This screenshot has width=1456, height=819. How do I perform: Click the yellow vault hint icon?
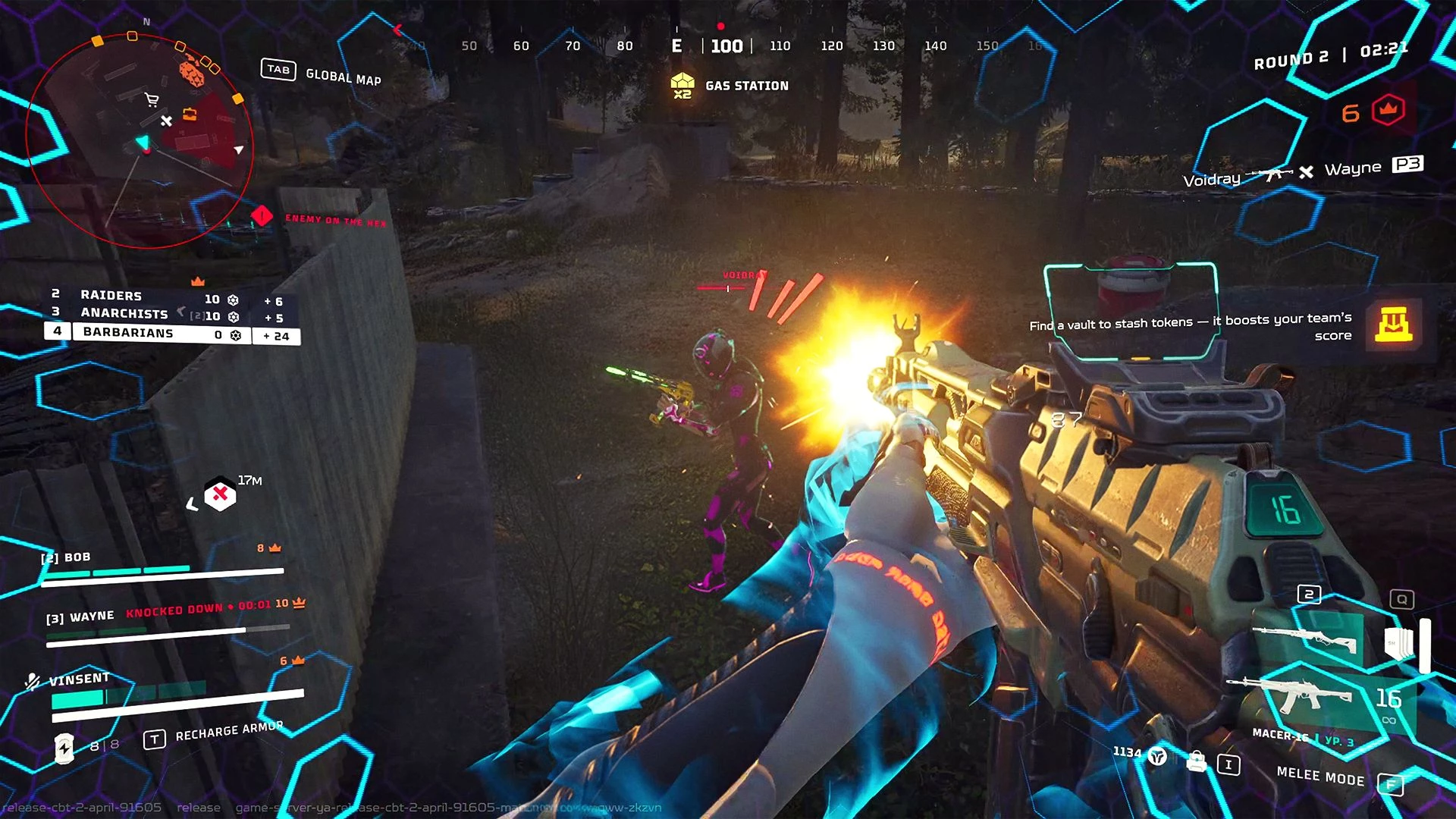coord(1394,325)
